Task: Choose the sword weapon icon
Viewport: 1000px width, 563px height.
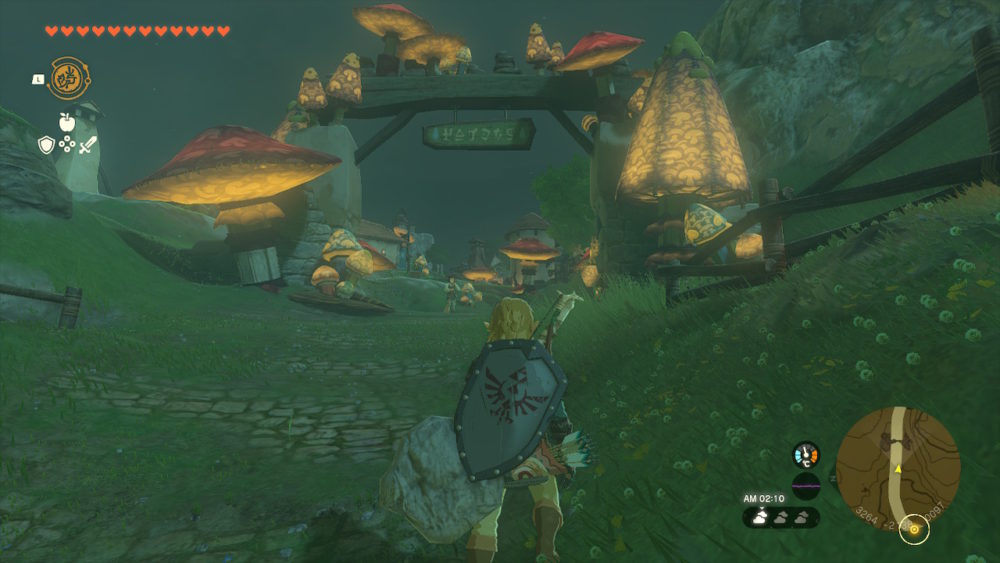Action: point(88,145)
